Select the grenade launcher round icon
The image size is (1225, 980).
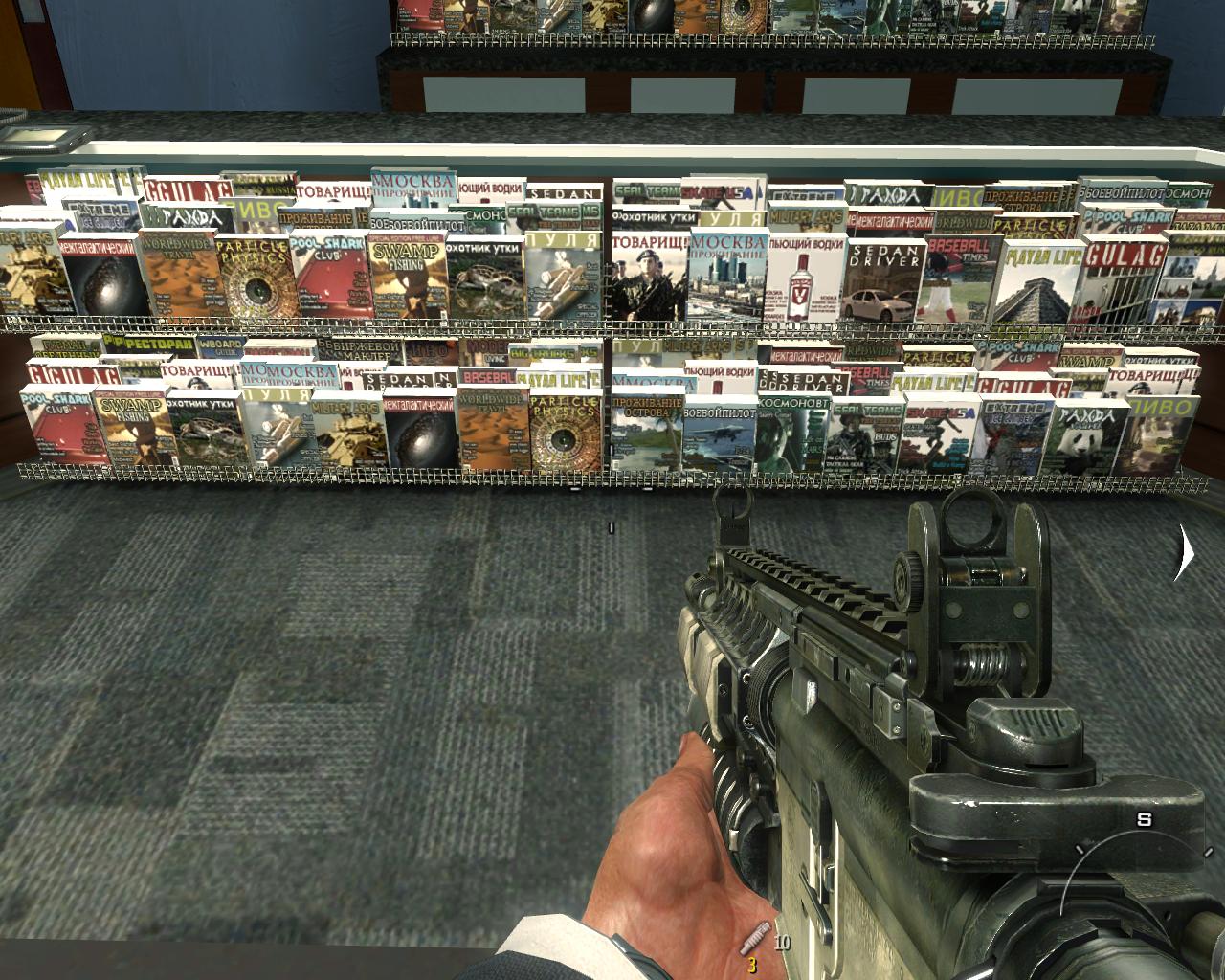click(x=753, y=935)
